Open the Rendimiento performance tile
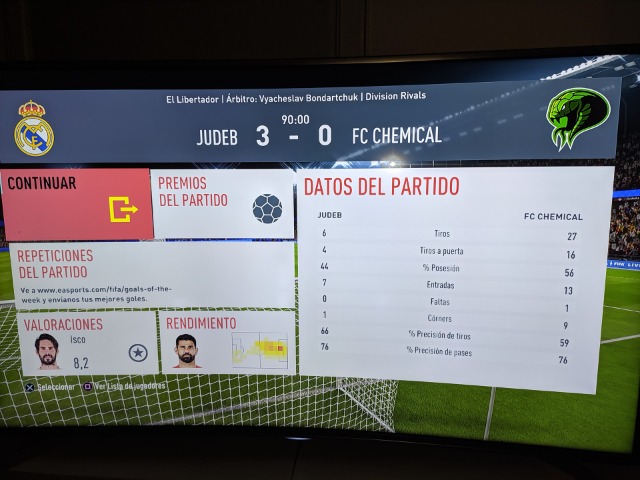640x480 pixels. (x=227, y=342)
